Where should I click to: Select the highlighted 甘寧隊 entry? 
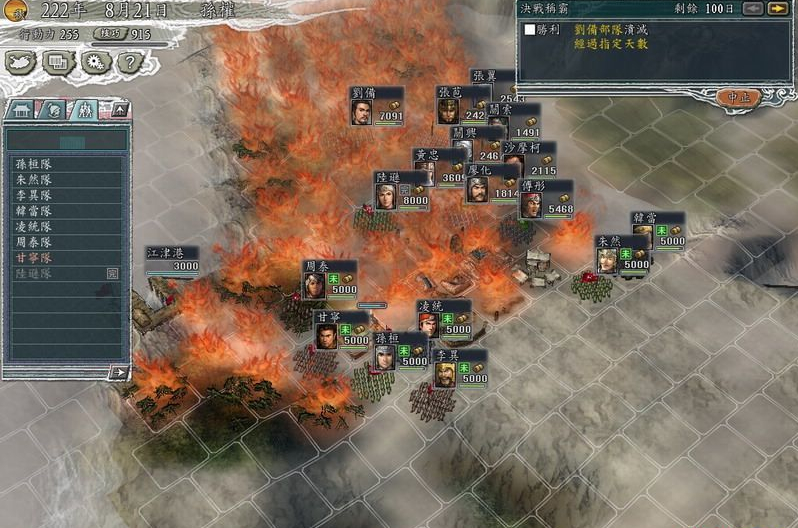click(35, 257)
